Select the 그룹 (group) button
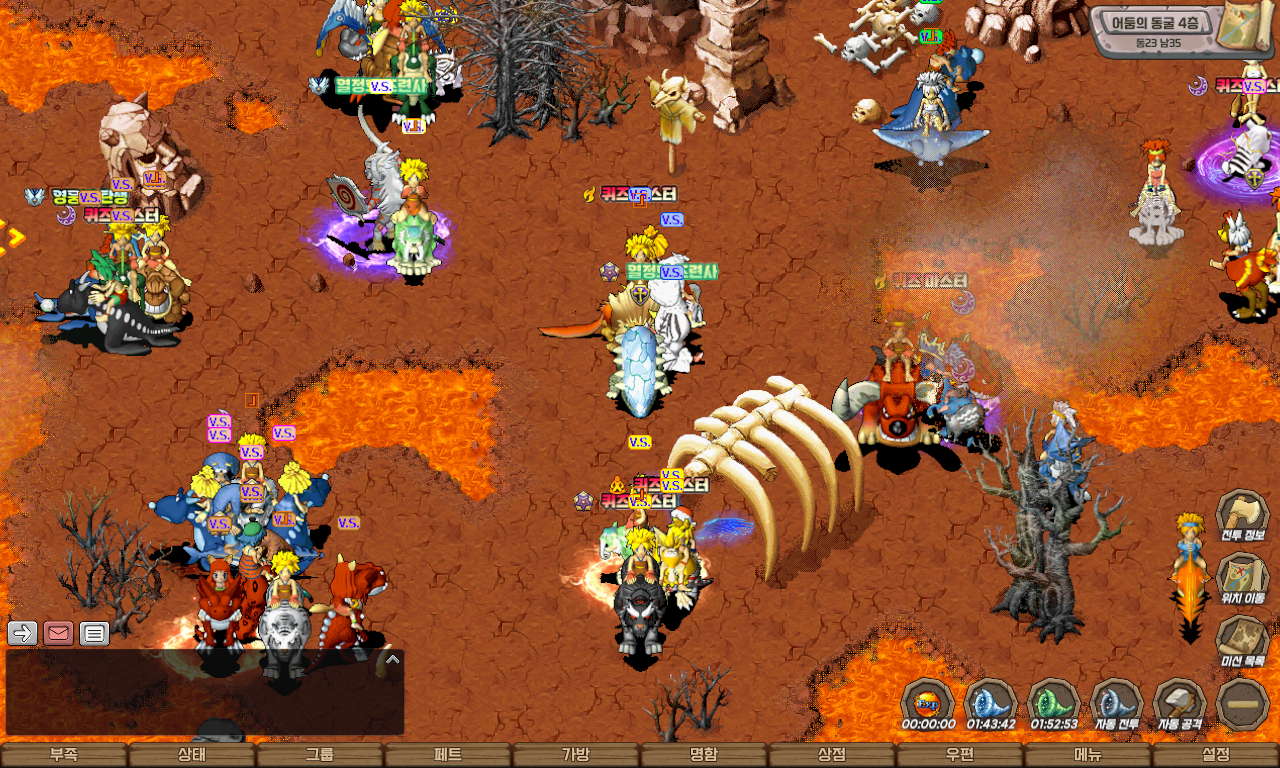1280x768 pixels. click(x=320, y=755)
